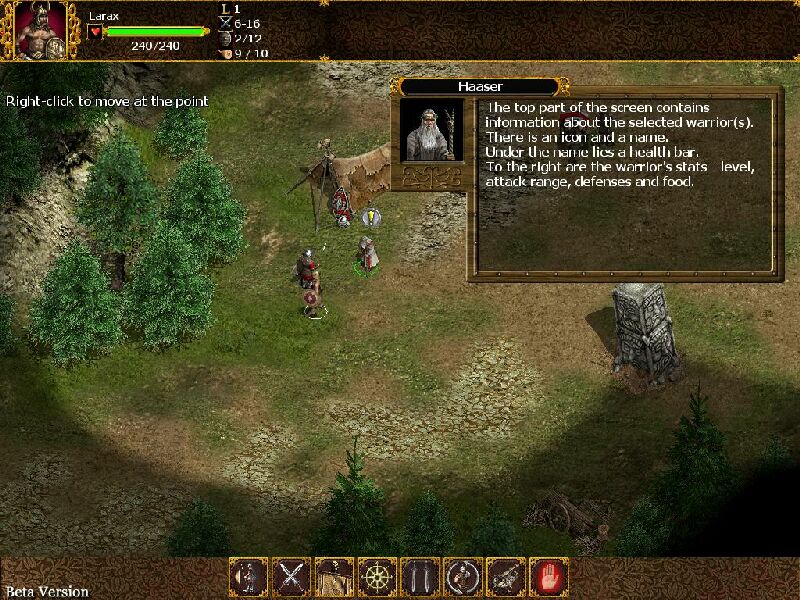This screenshot has width=800, height=600.
Task: Activate the crossbow-like command icon
Action: [x=506, y=577]
